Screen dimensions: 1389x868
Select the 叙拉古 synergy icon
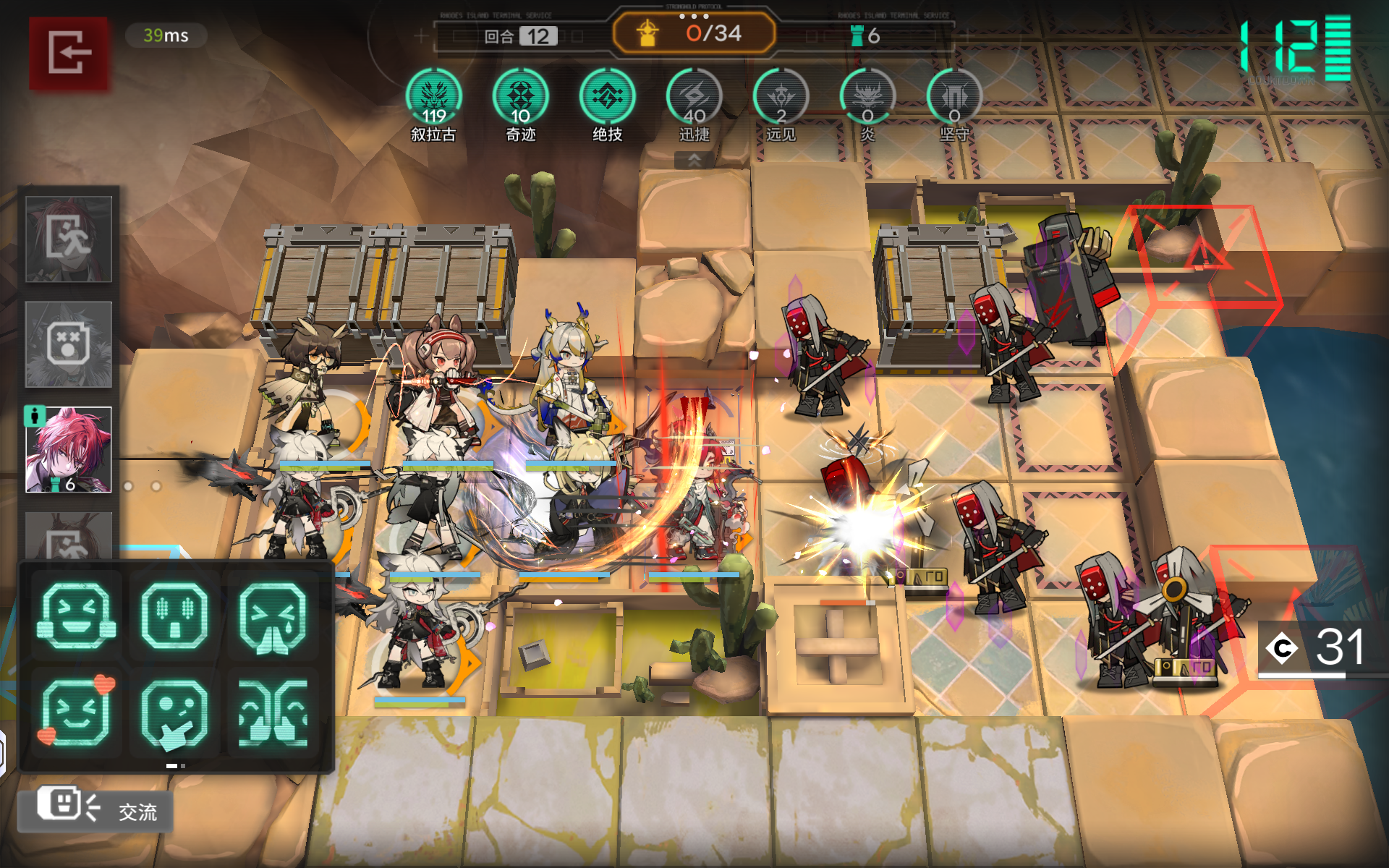click(x=433, y=97)
